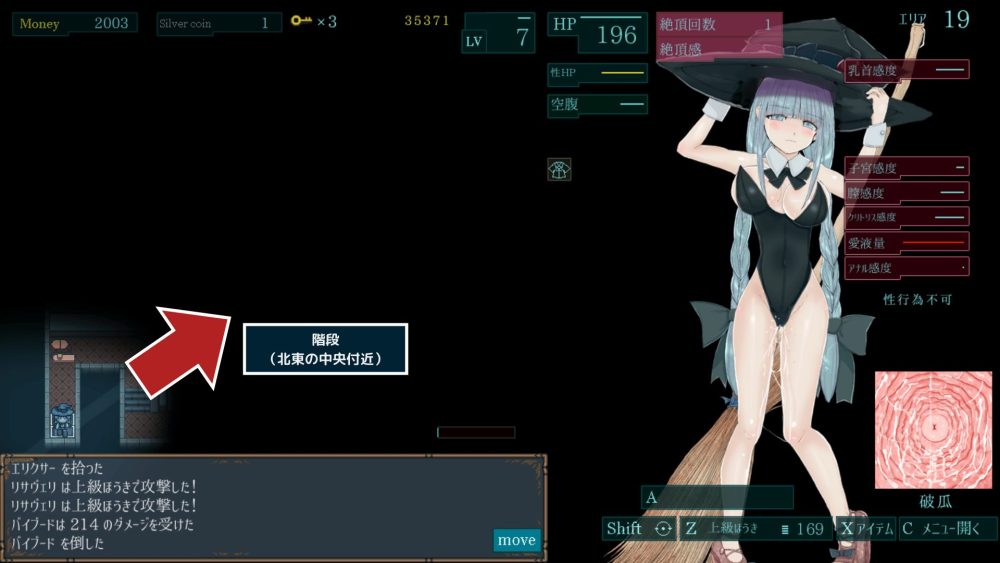Image resolution: width=1000 pixels, height=563 pixels.
Task: Click the clothing status icon
Action: point(559,169)
